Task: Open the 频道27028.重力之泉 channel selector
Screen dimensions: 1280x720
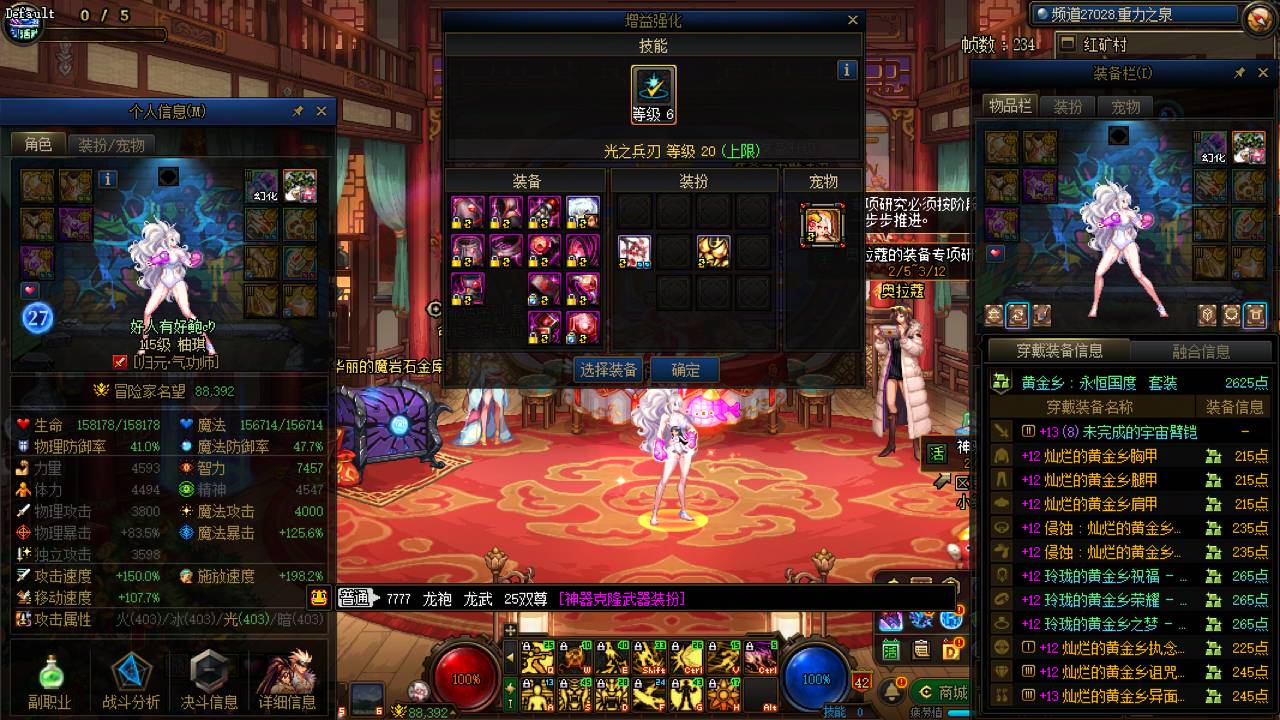Action: (x=1135, y=14)
